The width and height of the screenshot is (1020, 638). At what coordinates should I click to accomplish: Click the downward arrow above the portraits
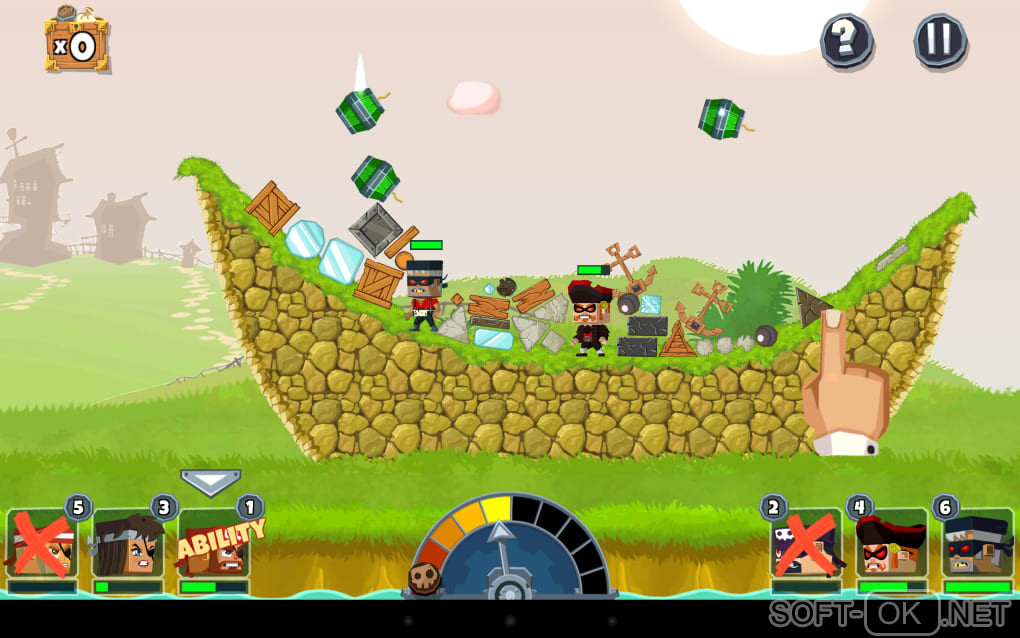coord(210,482)
